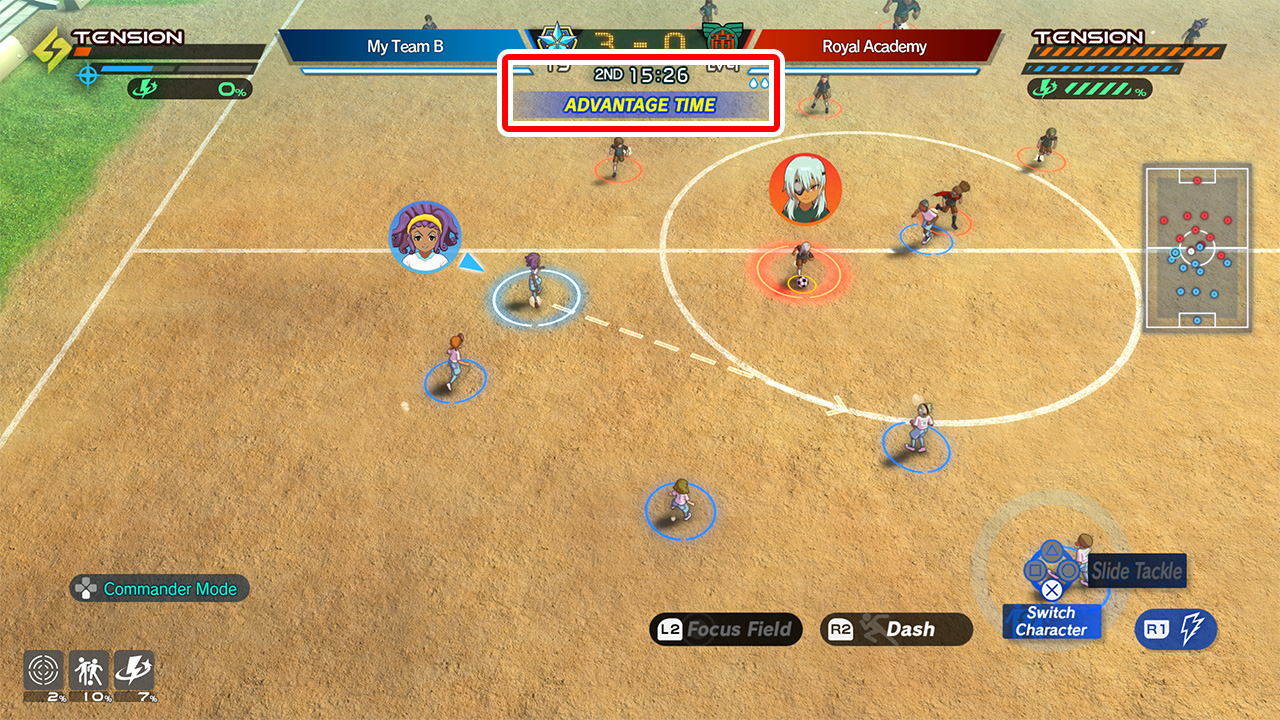Click the Advantage Time banner

(640, 105)
